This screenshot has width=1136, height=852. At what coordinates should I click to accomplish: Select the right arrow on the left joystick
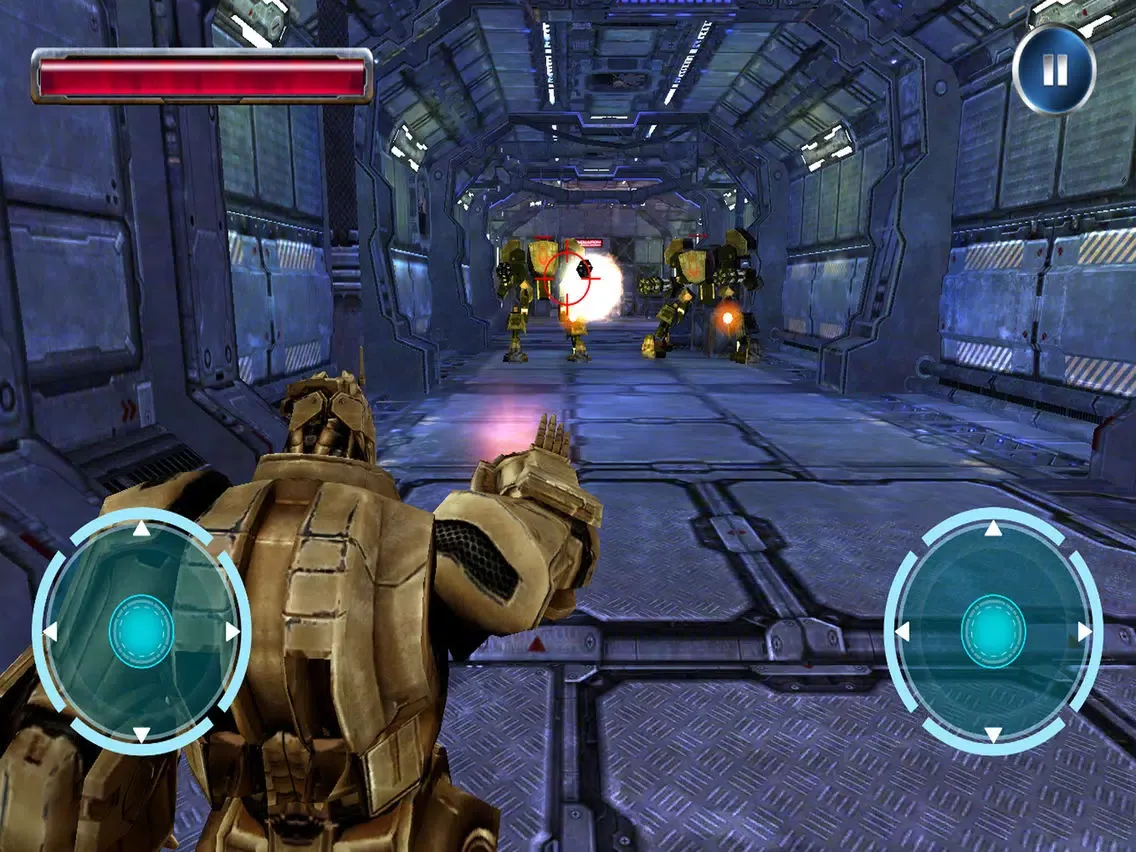pyautogui.click(x=233, y=632)
